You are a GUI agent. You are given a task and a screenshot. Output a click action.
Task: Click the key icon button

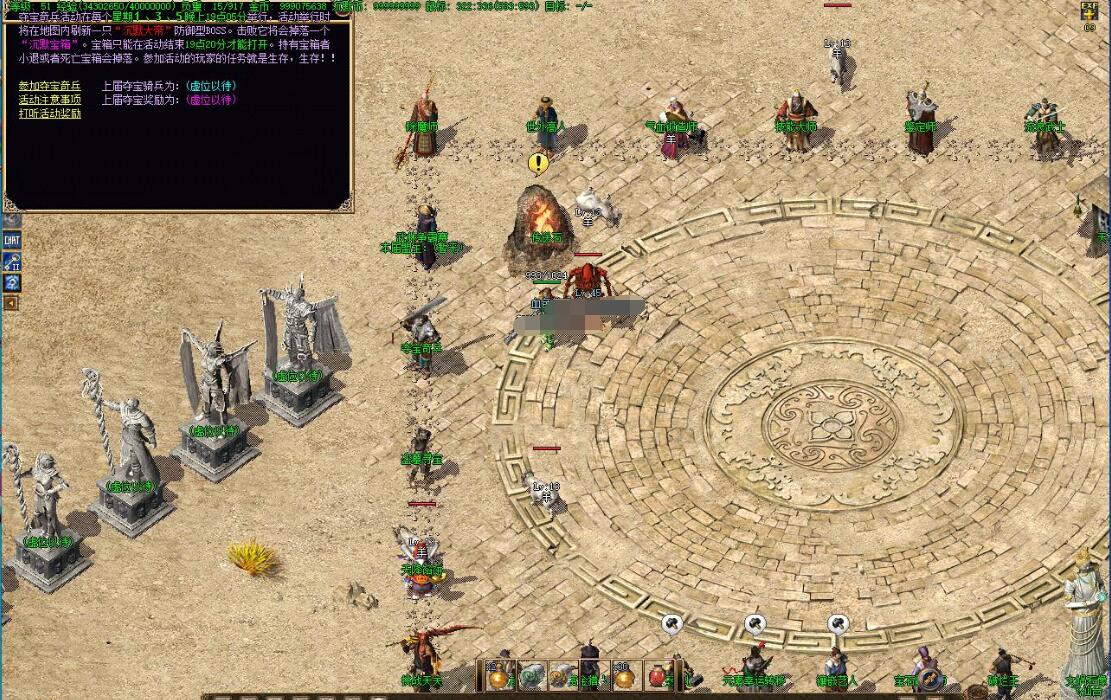coord(12,262)
